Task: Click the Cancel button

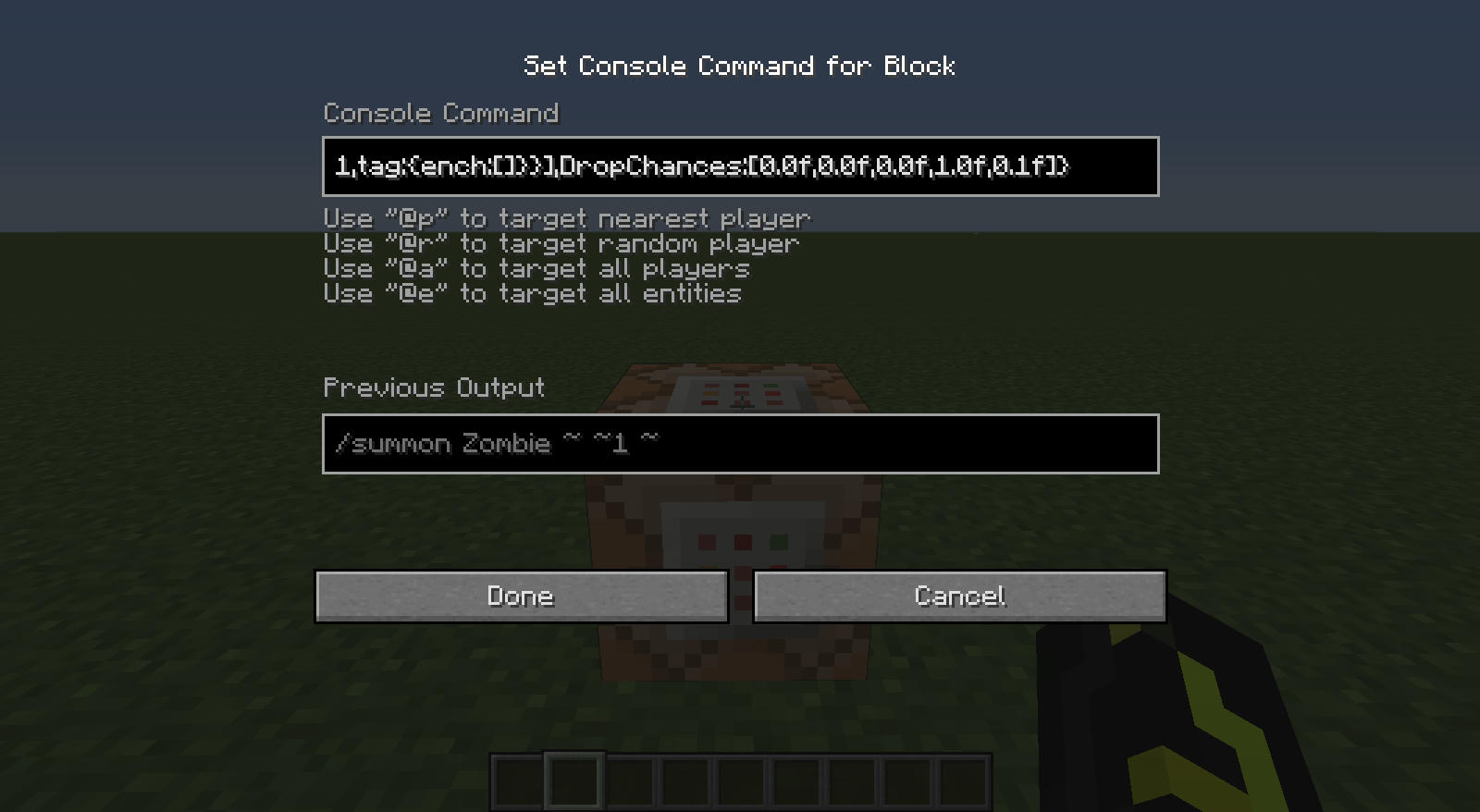Action: 959,597
